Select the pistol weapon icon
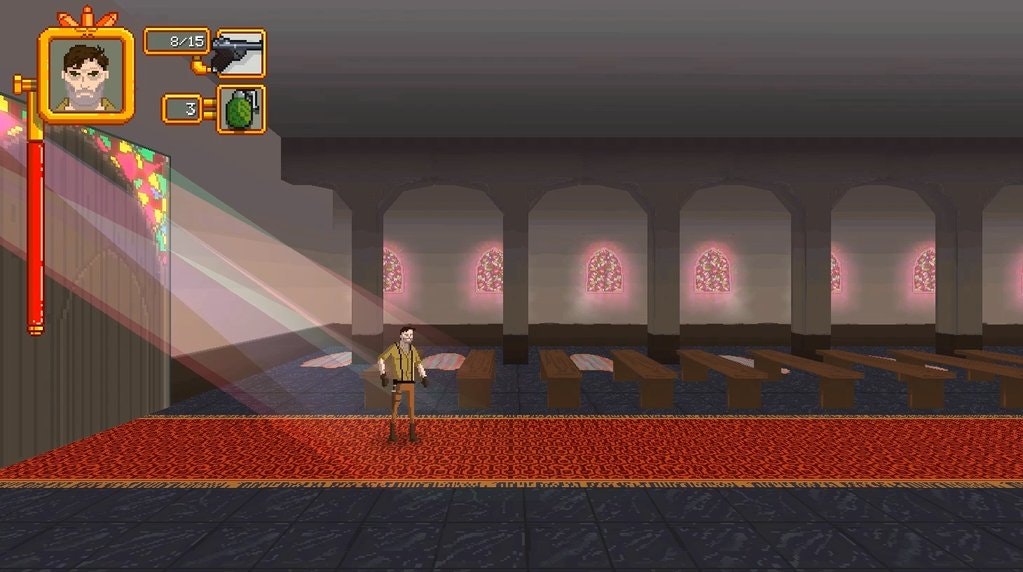 240,52
